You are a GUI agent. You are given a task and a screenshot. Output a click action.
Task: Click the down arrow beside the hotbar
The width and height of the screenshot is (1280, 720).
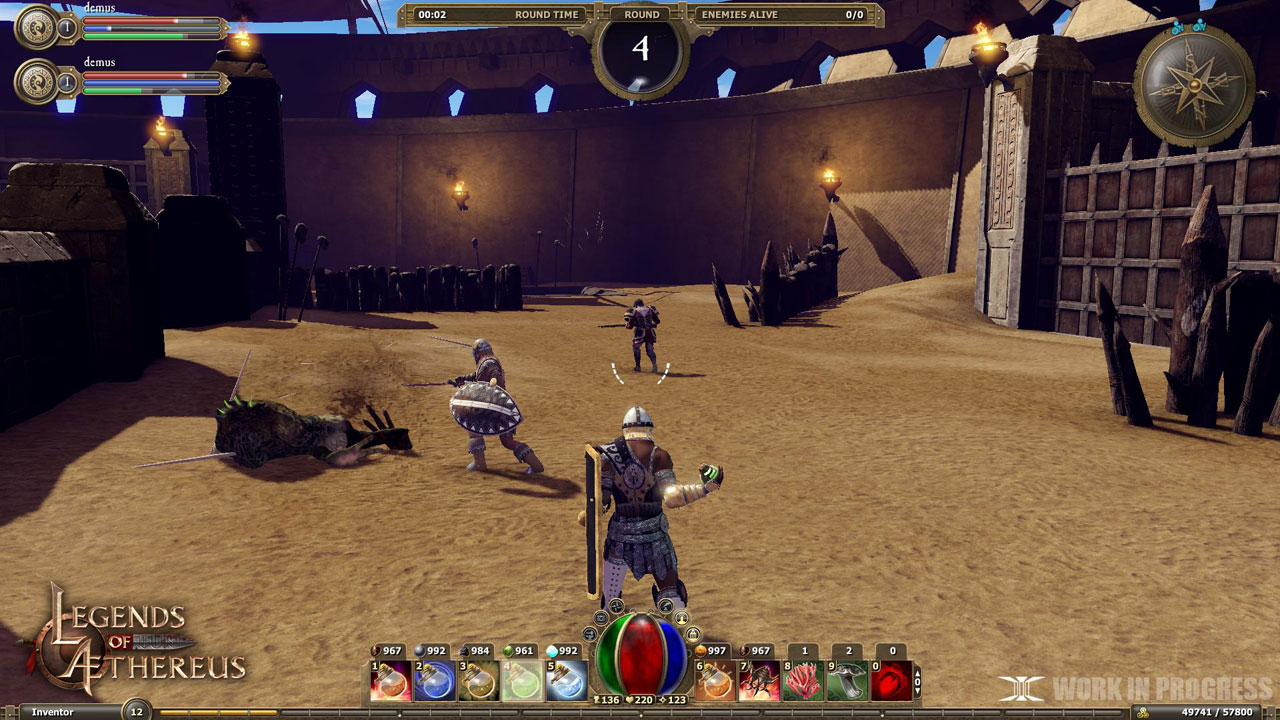[917, 689]
